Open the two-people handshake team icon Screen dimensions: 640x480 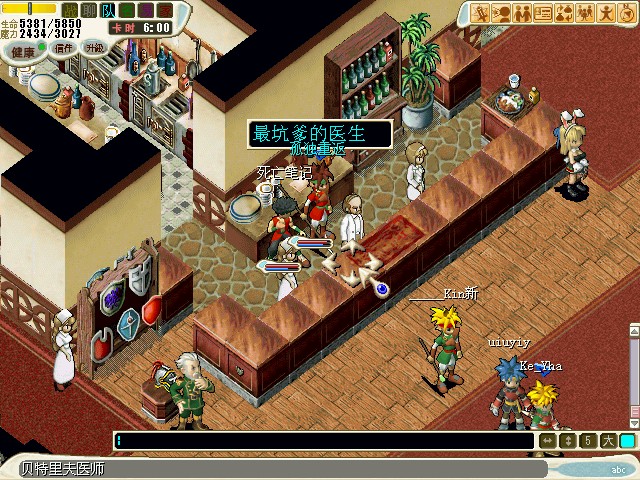pos(523,13)
